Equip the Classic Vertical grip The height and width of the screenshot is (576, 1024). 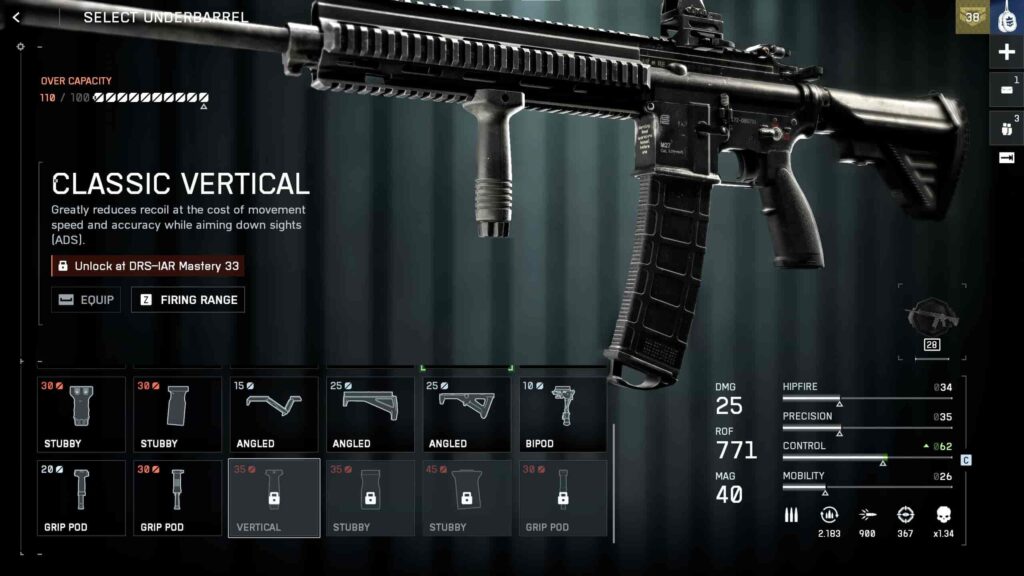(x=84, y=299)
